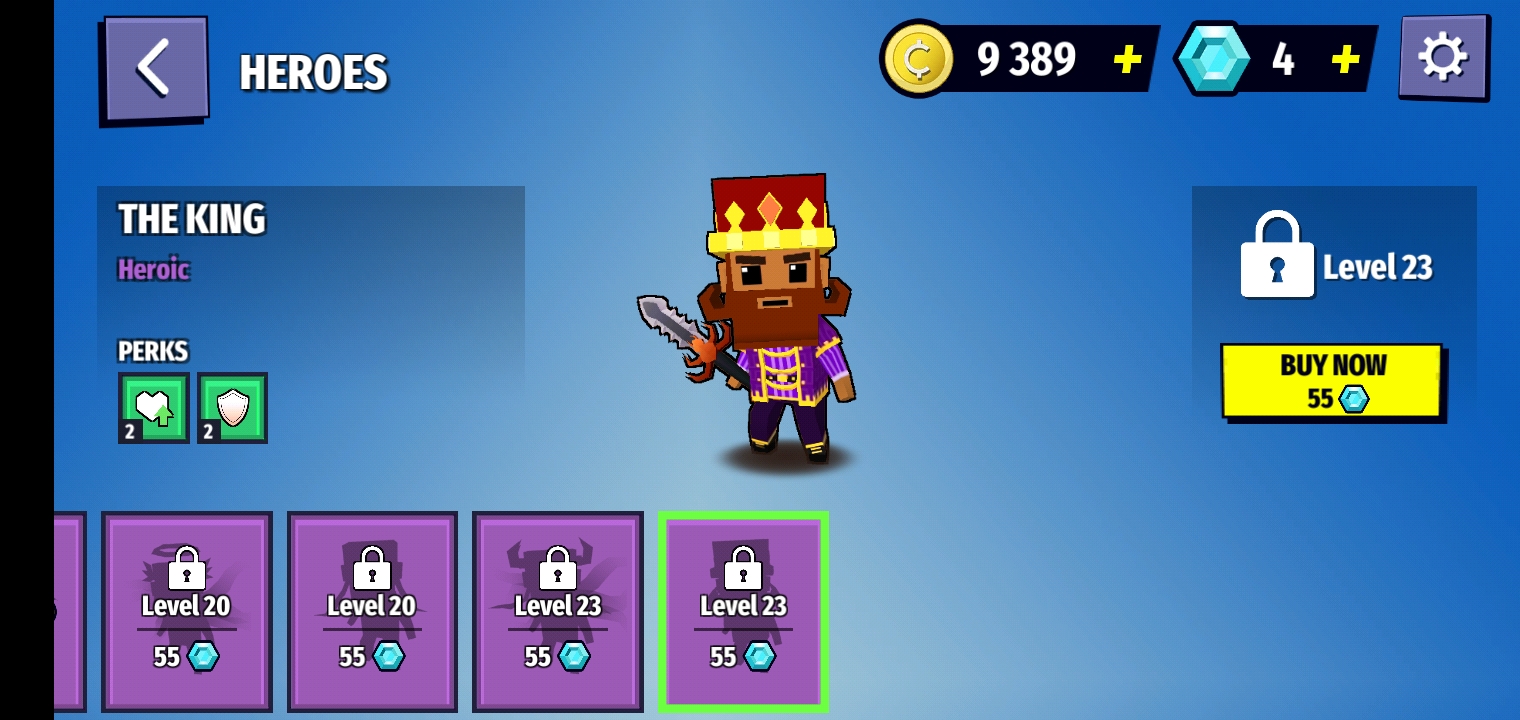Image resolution: width=1520 pixels, height=720 pixels.
Task: Add more gold coins with plus
Action: 1127,60
